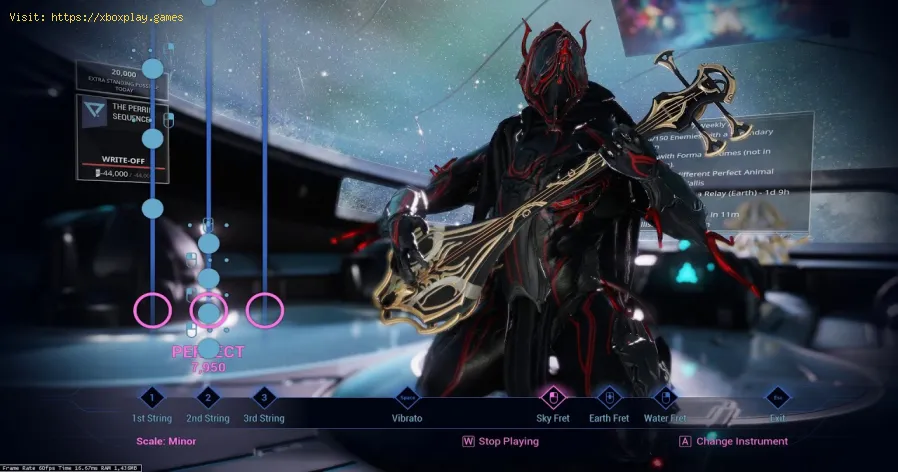Choose the Earth Fret

click(x=609, y=397)
